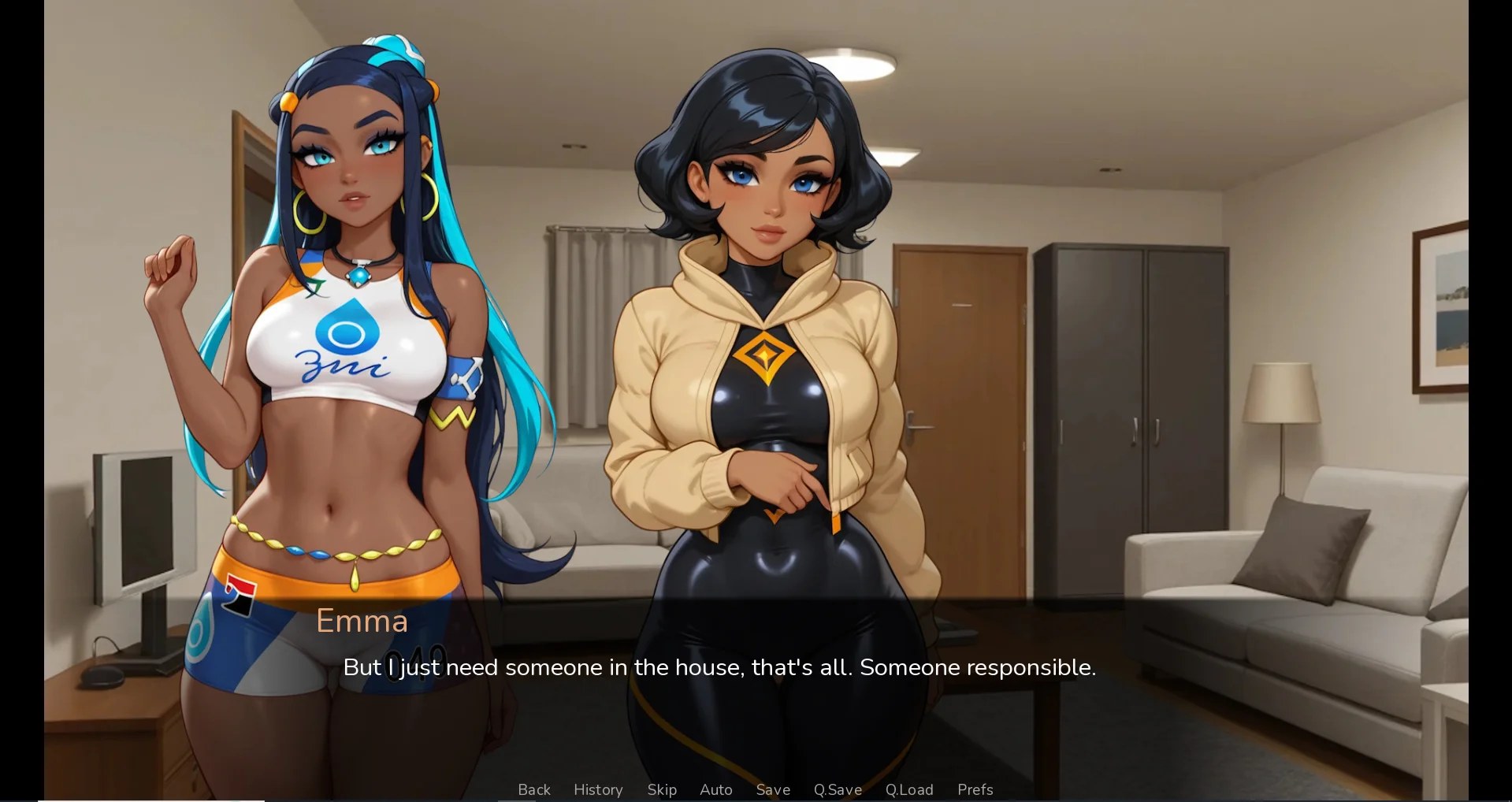Activate Skip mode
The height and width of the screenshot is (802, 1512).
(x=662, y=789)
